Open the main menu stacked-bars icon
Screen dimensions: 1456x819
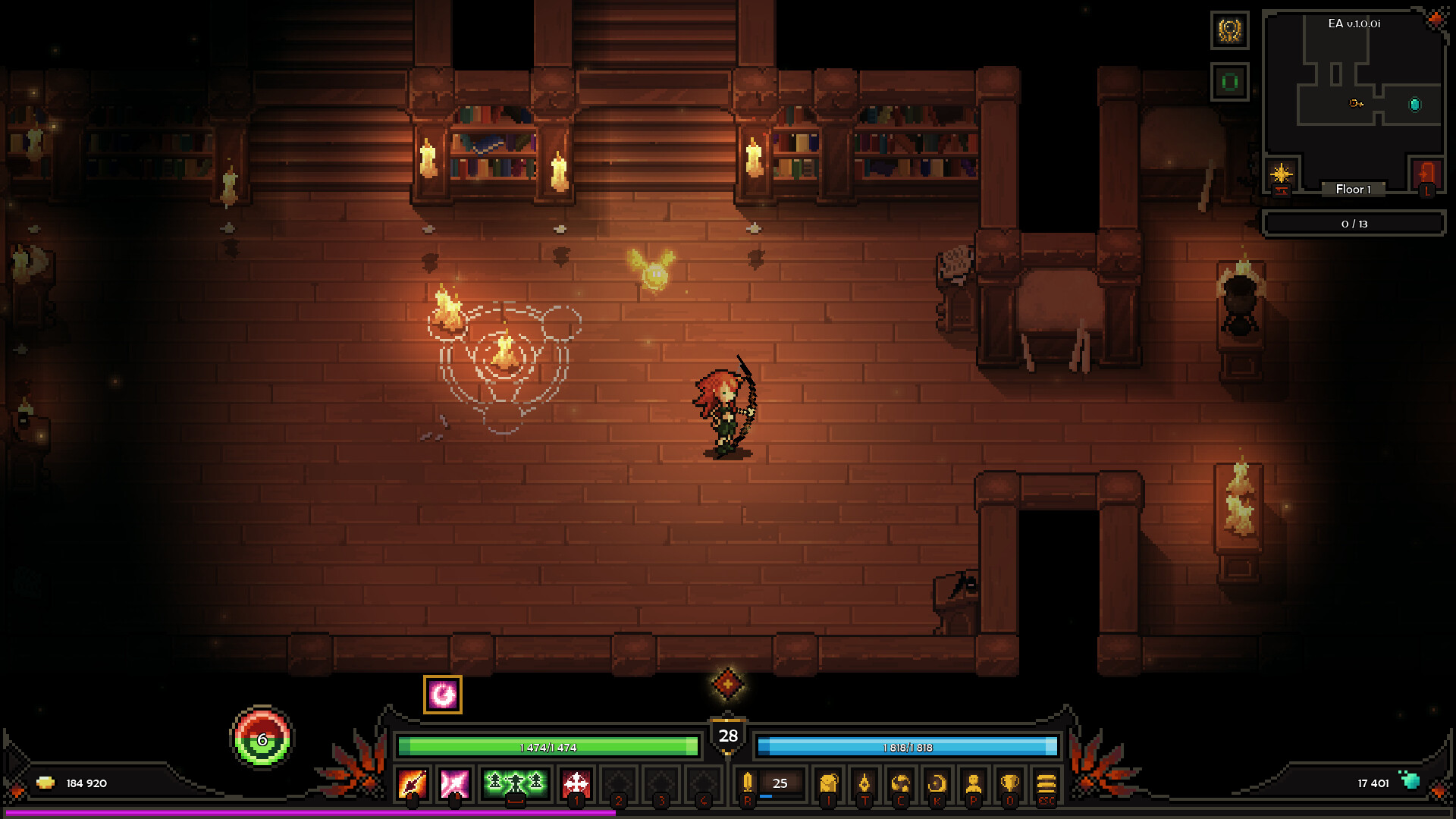1046,783
